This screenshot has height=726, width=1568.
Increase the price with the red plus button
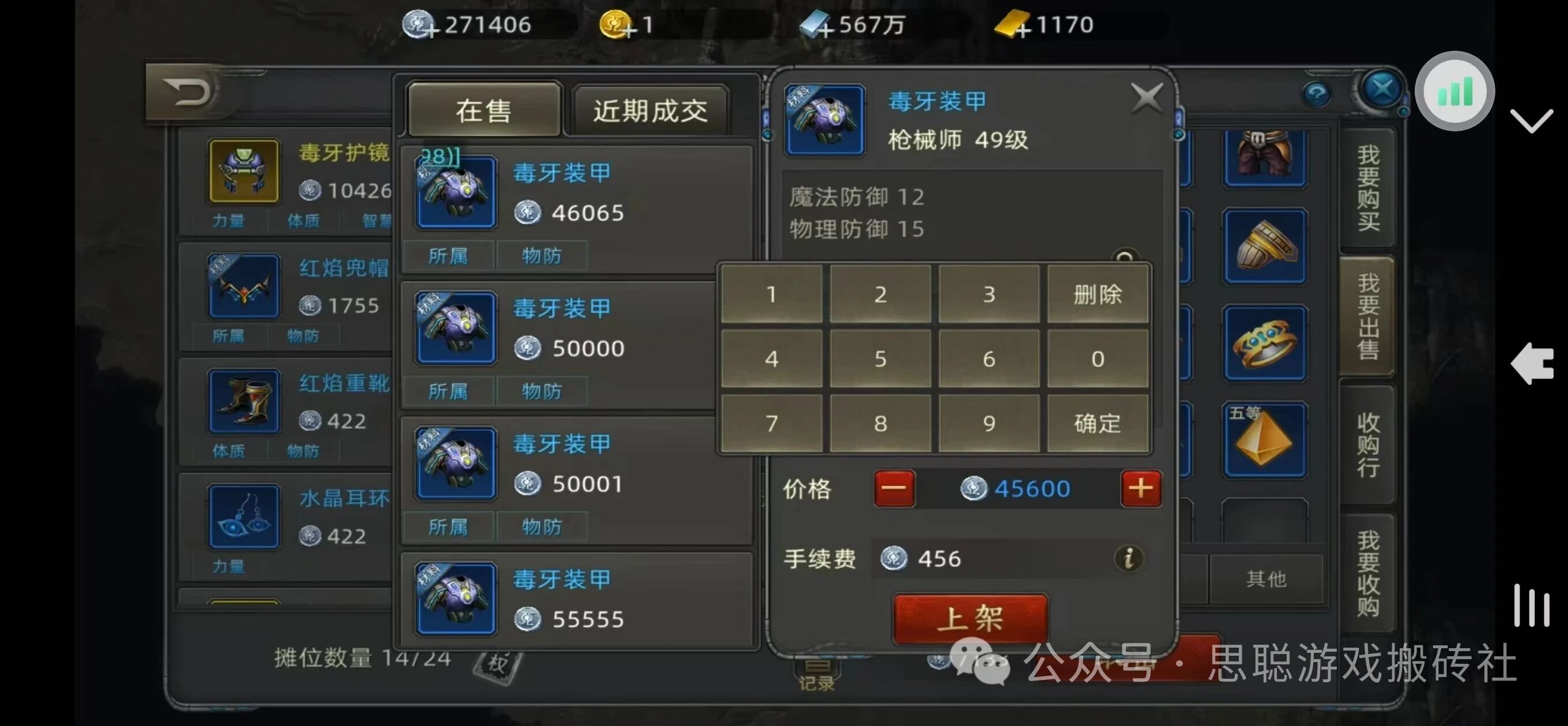coord(1141,487)
